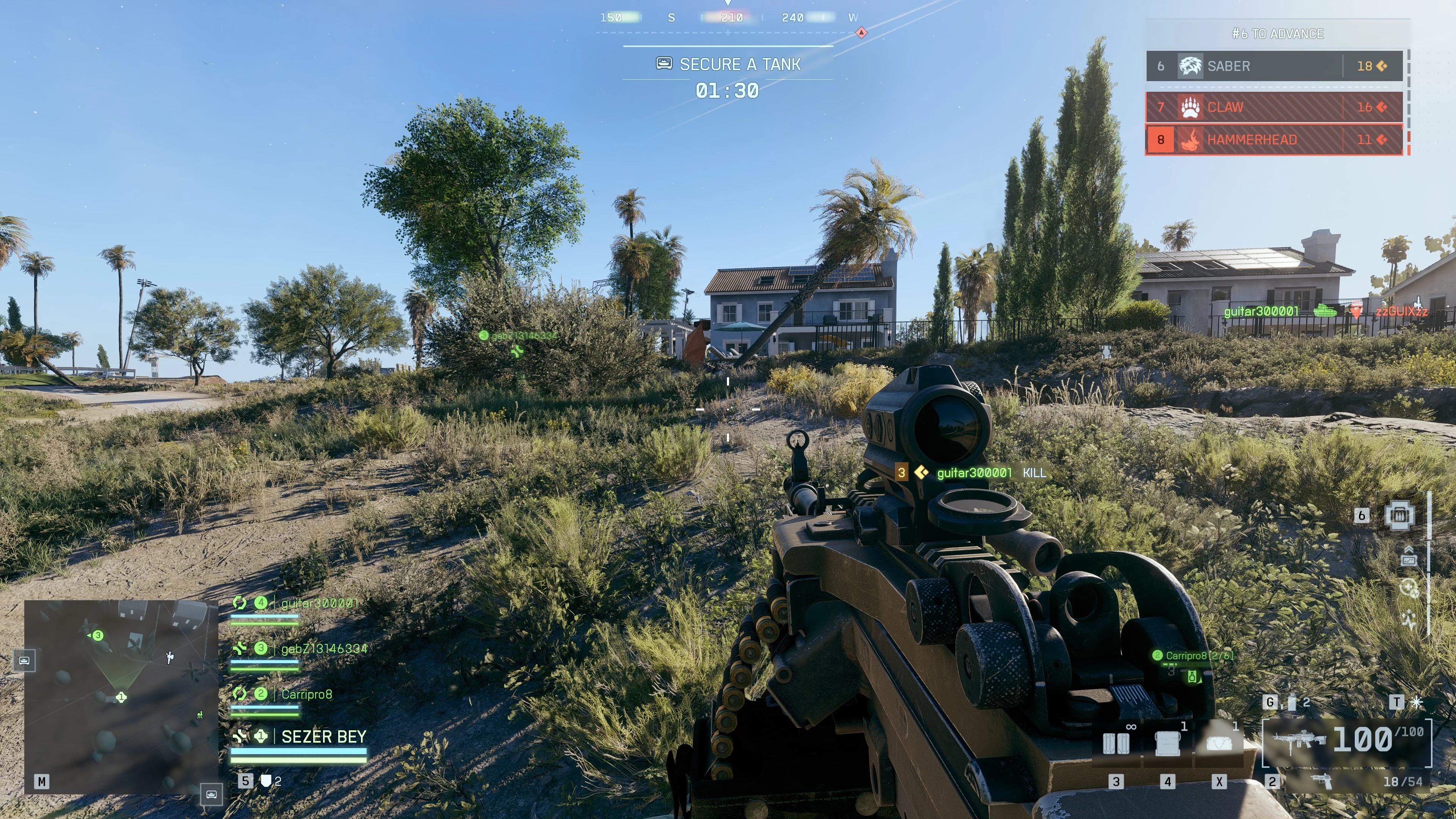The image size is (1456, 819).
Task: Select the grenade canister icon
Action: coord(1291,703)
